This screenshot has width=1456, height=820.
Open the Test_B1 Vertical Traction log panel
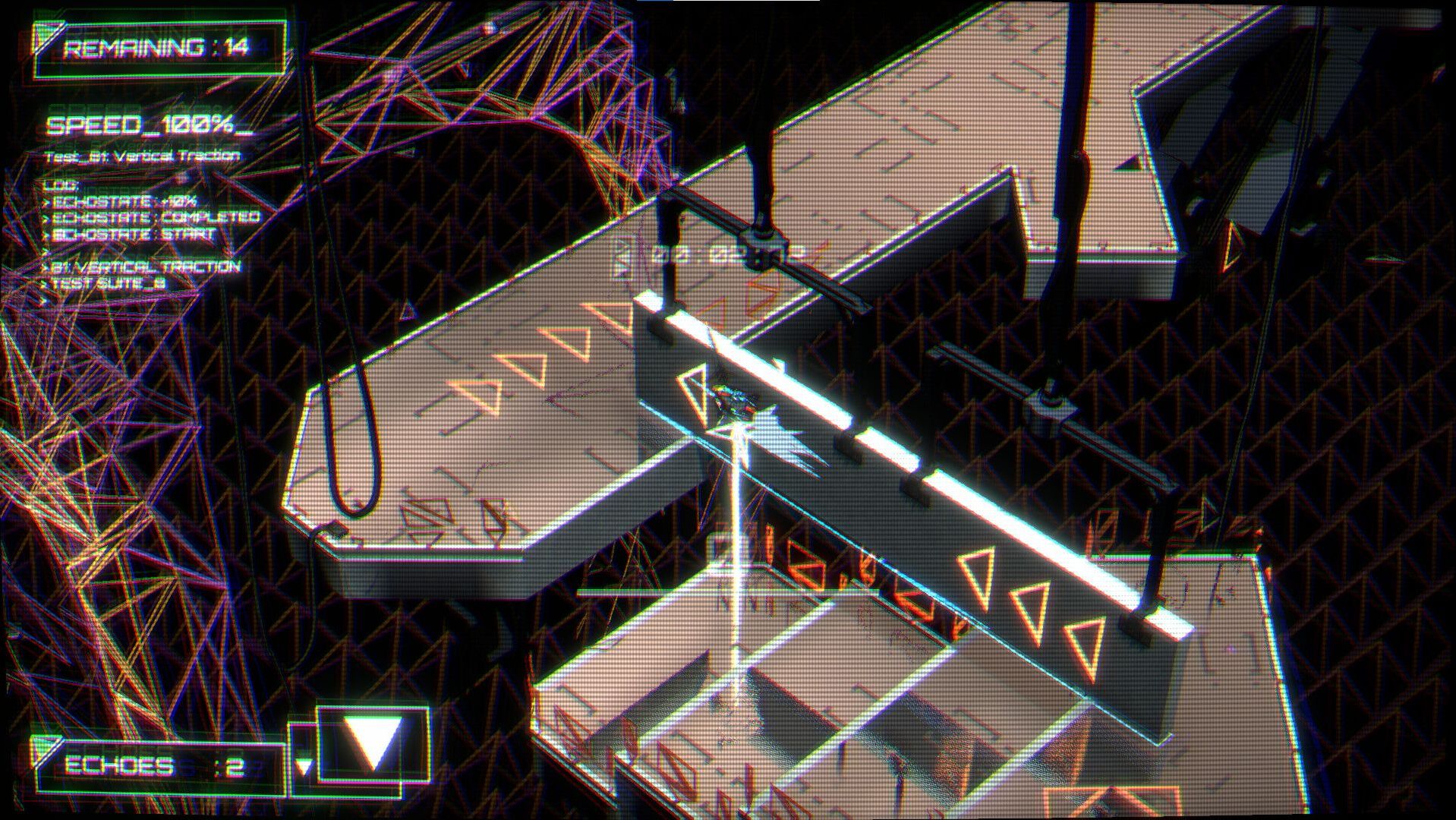143,156
